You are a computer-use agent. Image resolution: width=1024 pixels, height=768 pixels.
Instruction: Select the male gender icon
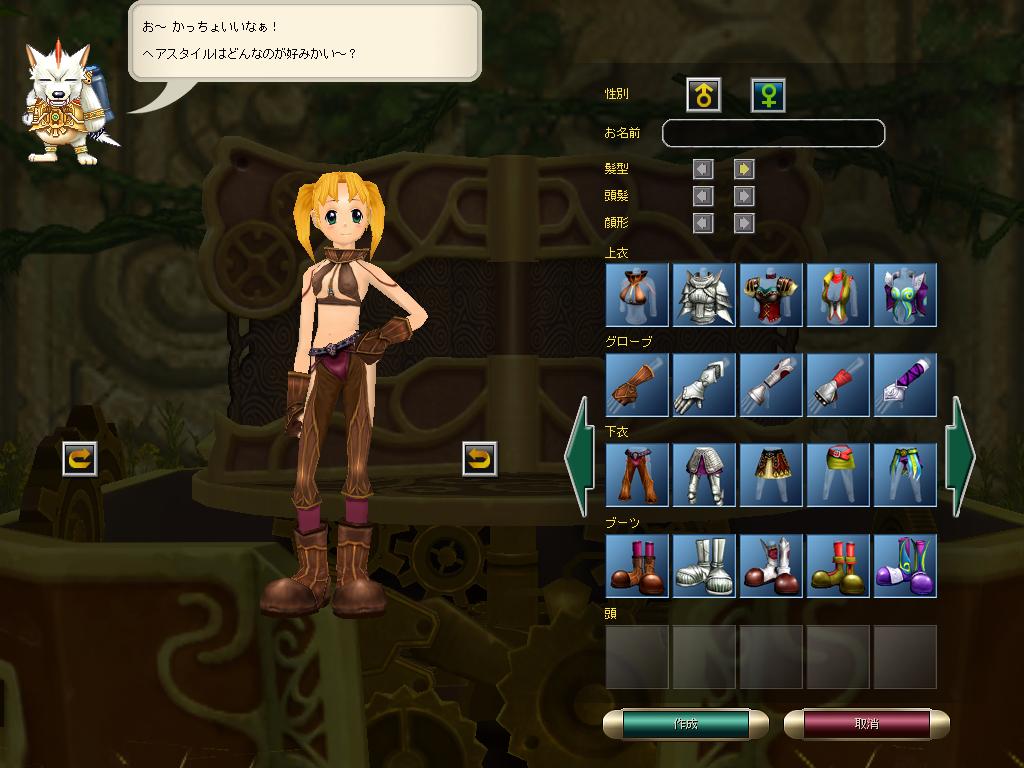click(x=704, y=95)
